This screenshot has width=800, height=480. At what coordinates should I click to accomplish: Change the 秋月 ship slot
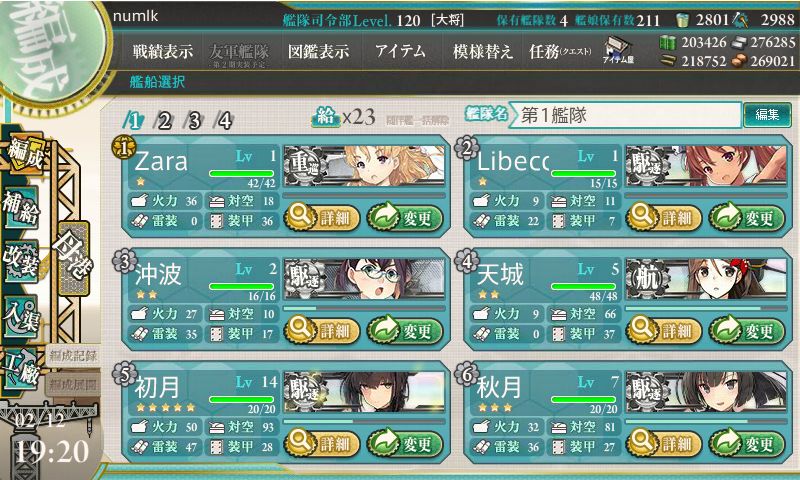(747, 444)
